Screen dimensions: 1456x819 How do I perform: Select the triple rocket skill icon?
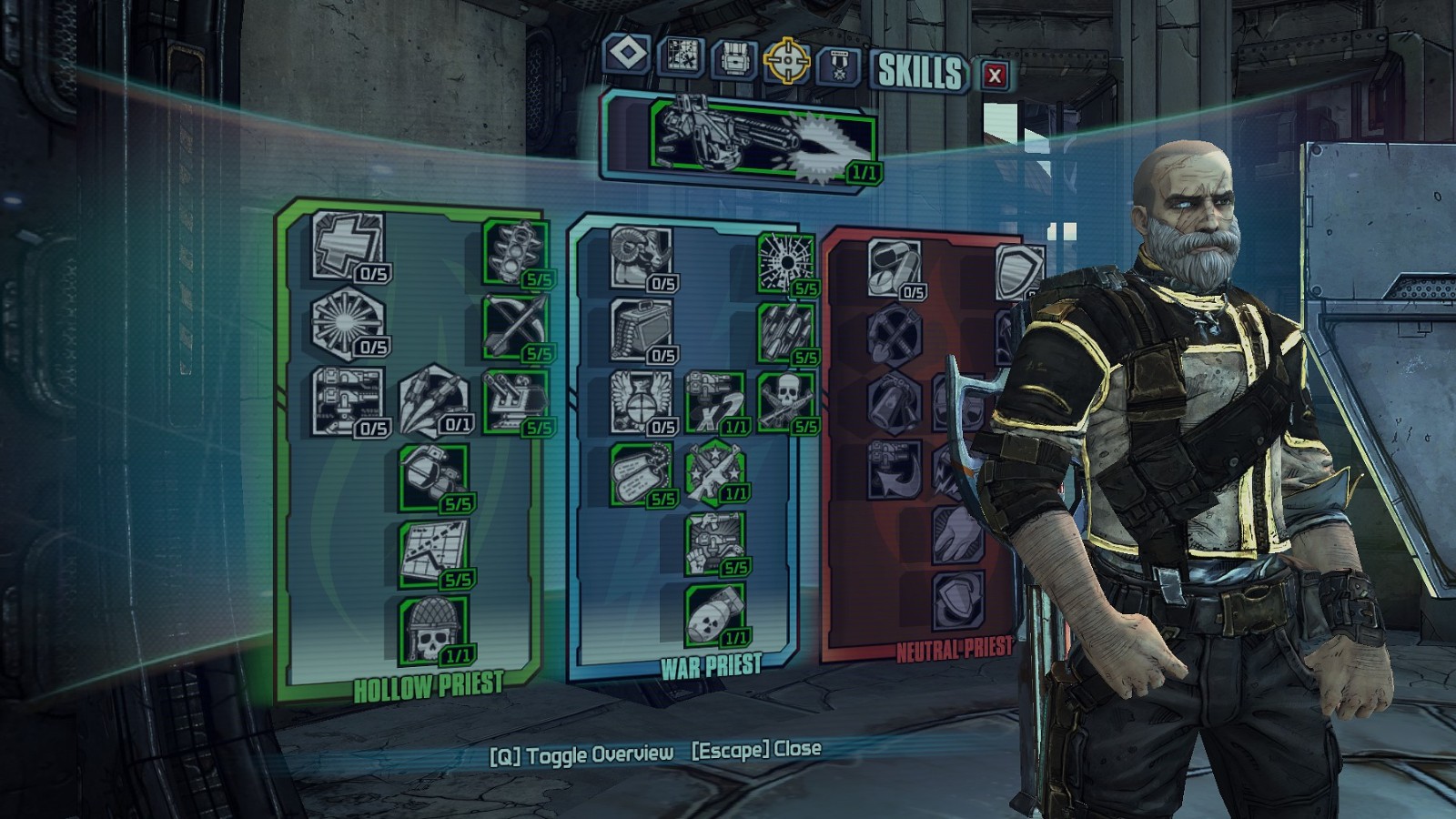(x=434, y=399)
